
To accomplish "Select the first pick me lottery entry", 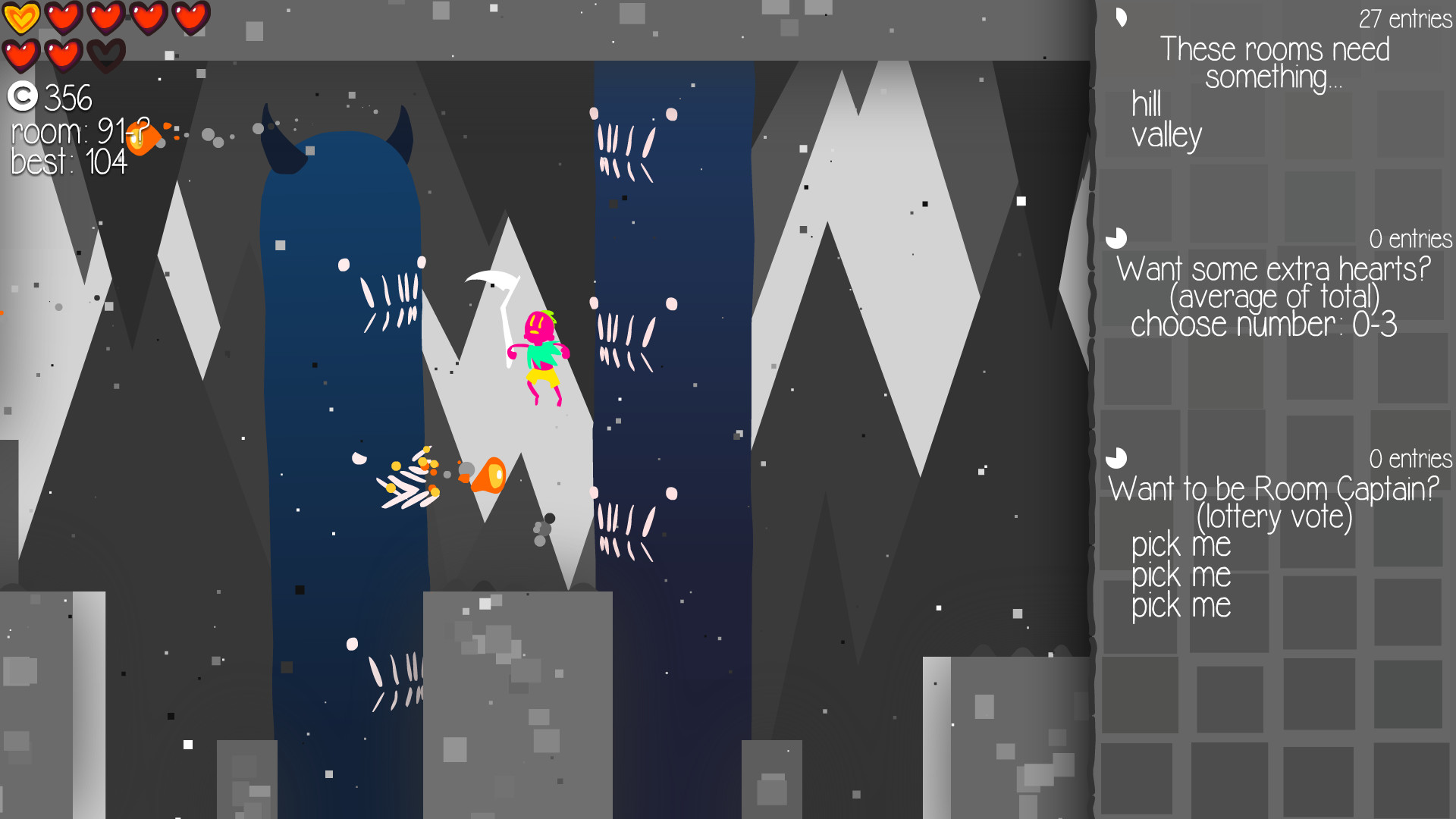I will pyautogui.click(x=1181, y=544).
